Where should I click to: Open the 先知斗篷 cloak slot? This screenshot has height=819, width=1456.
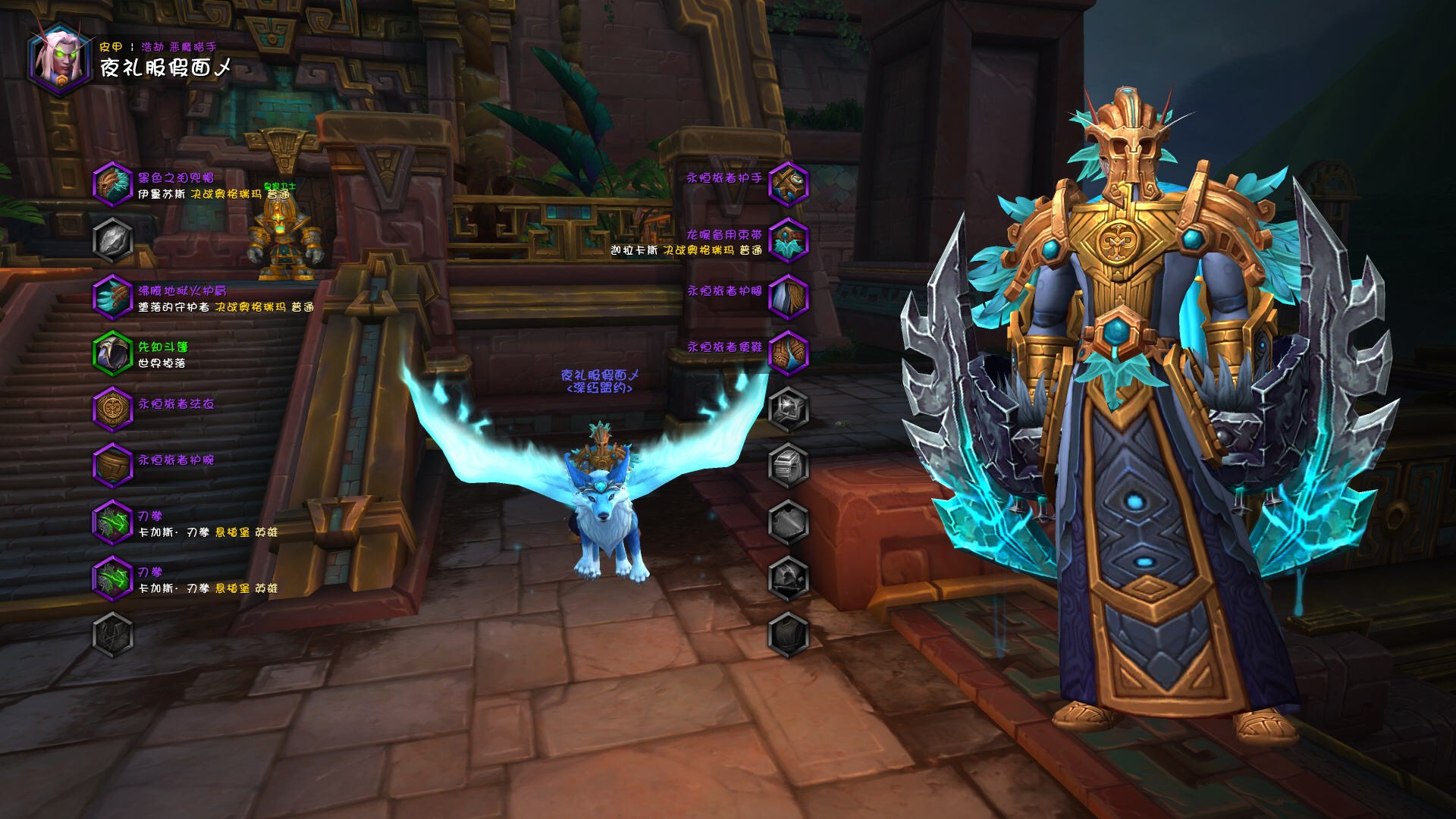pyautogui.click(x=113, y=353)
